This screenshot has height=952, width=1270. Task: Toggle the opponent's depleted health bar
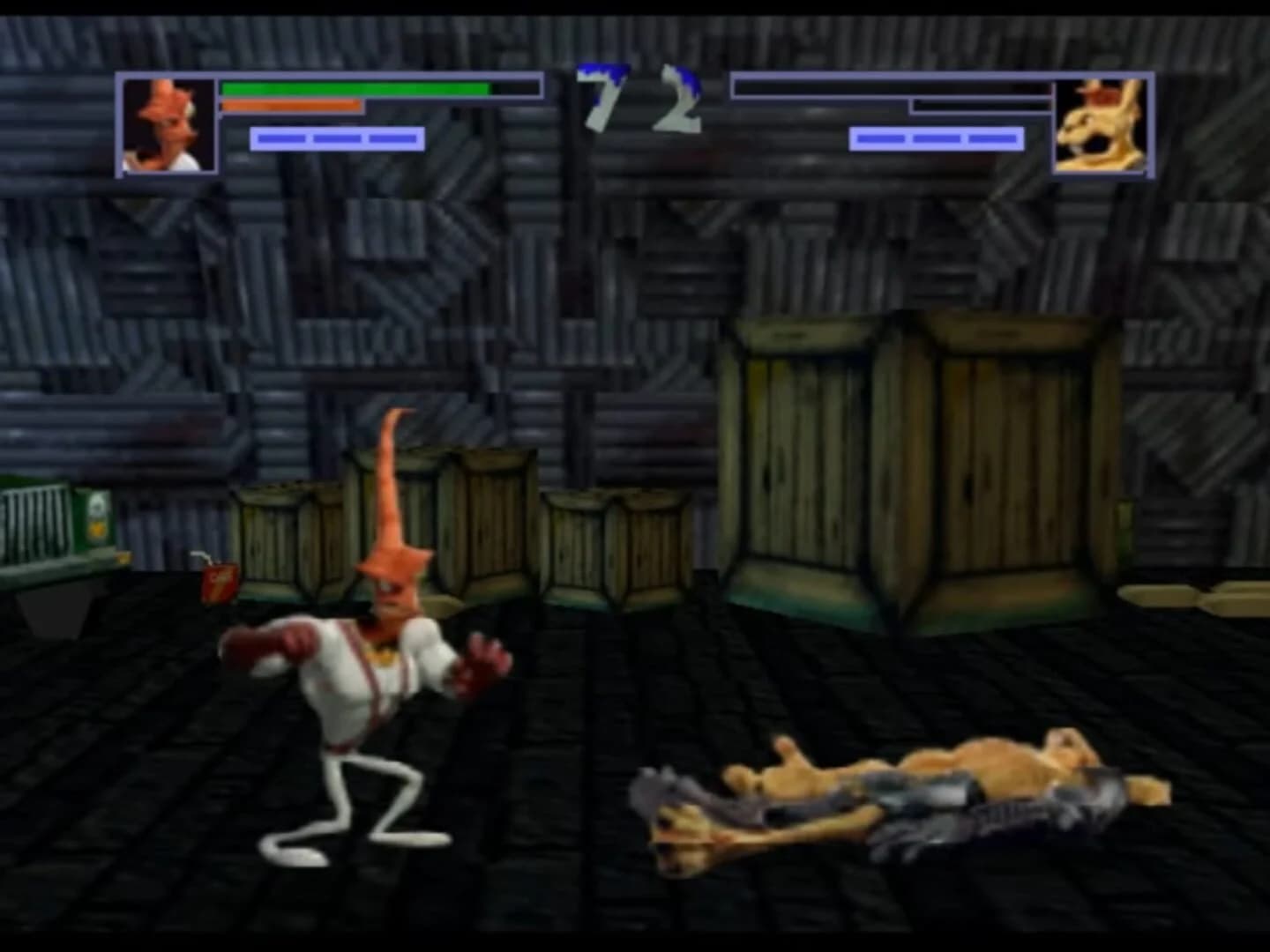891,88
